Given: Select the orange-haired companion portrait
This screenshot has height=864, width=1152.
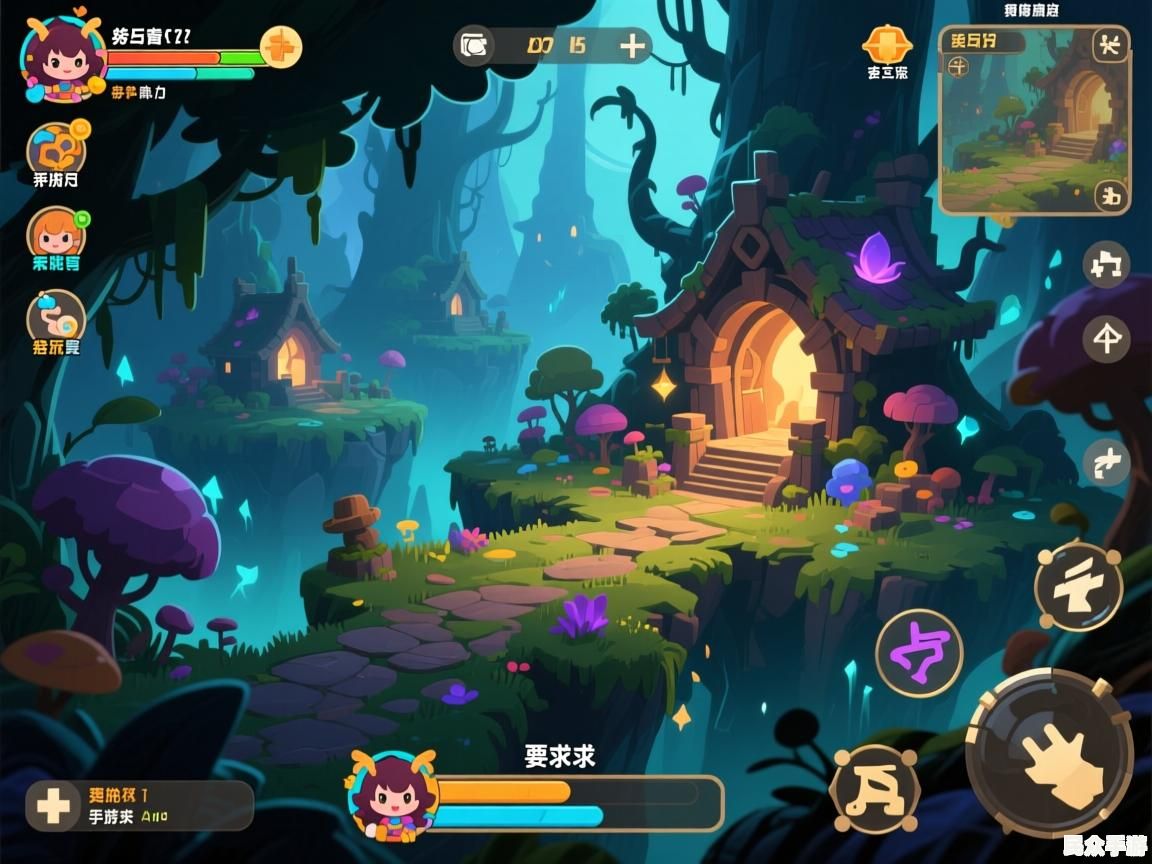Looking at the screenshot, I should point(56,234).
